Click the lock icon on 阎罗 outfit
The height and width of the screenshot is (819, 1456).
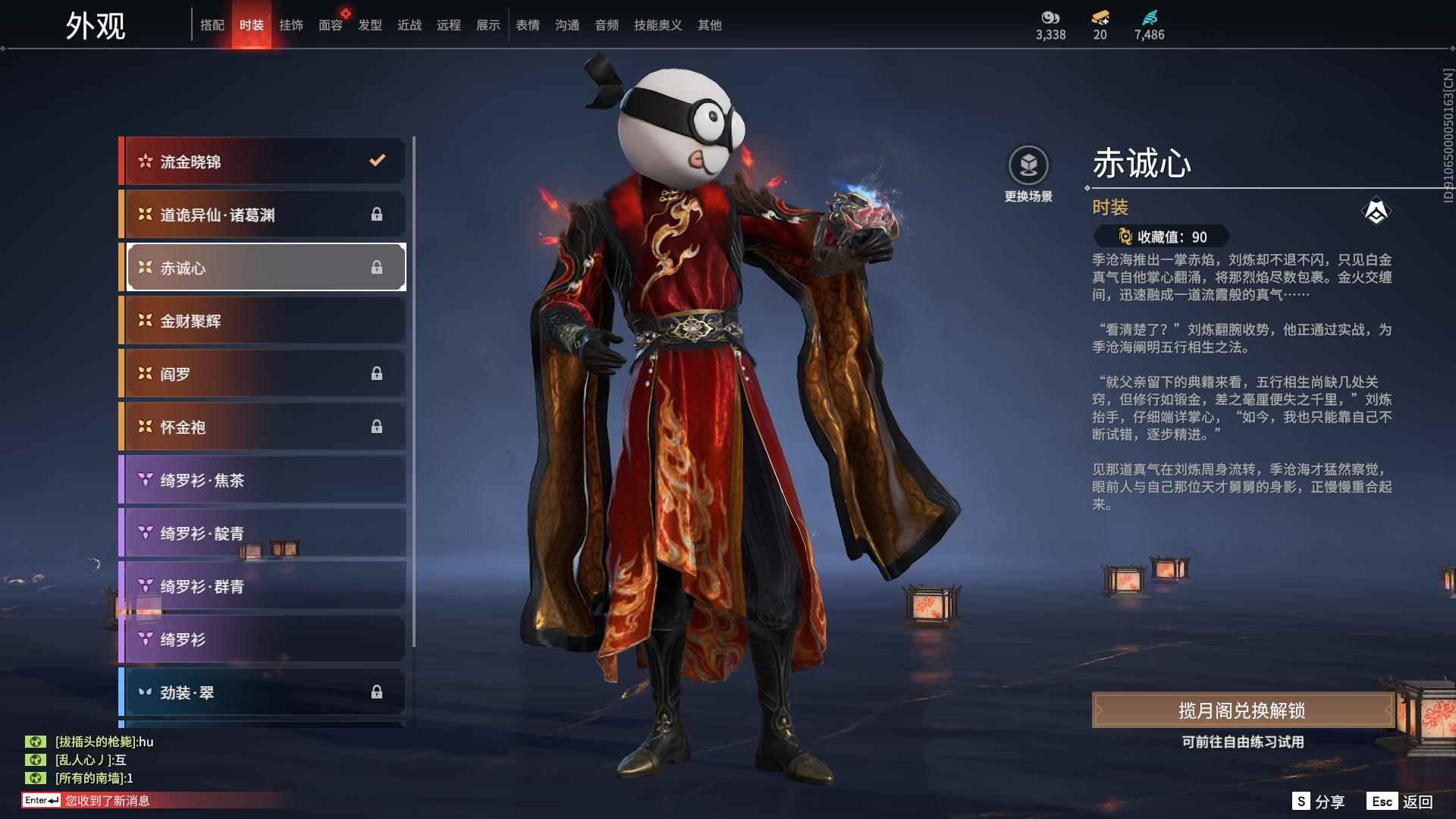(378, 373)
